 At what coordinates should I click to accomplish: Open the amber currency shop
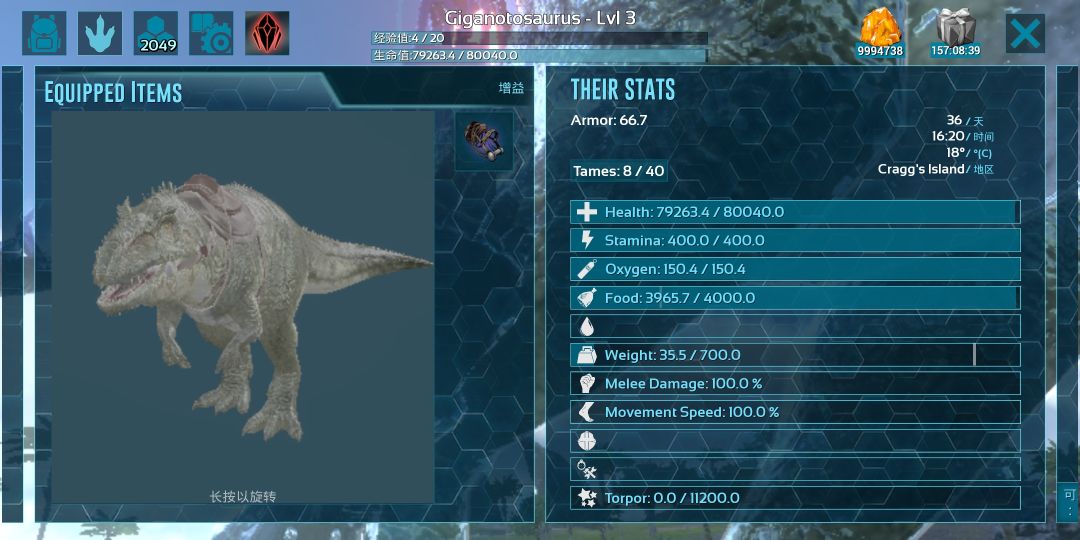880,33
